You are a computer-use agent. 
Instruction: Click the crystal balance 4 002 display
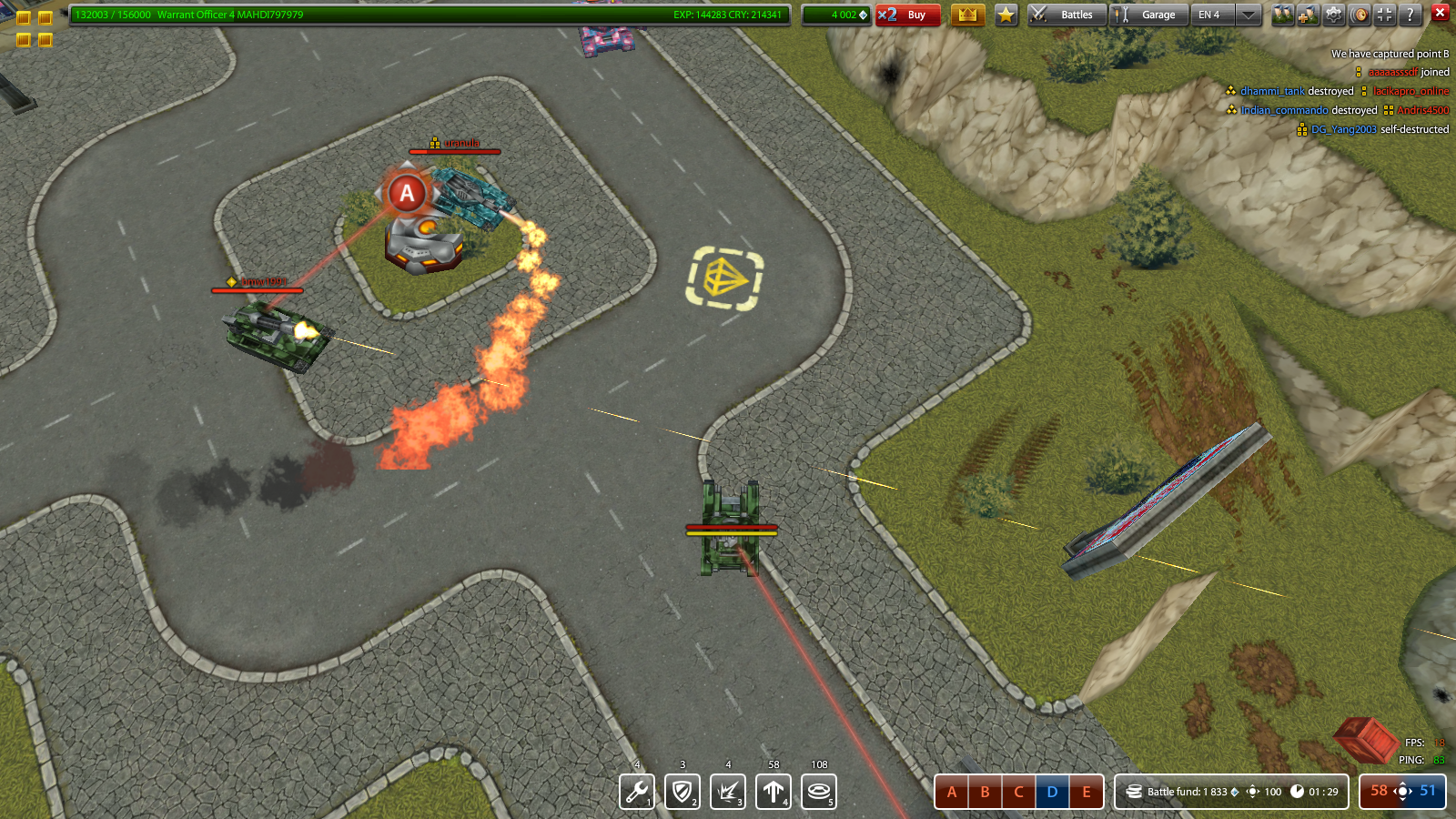pyautogui.click(x=835, y=15)
